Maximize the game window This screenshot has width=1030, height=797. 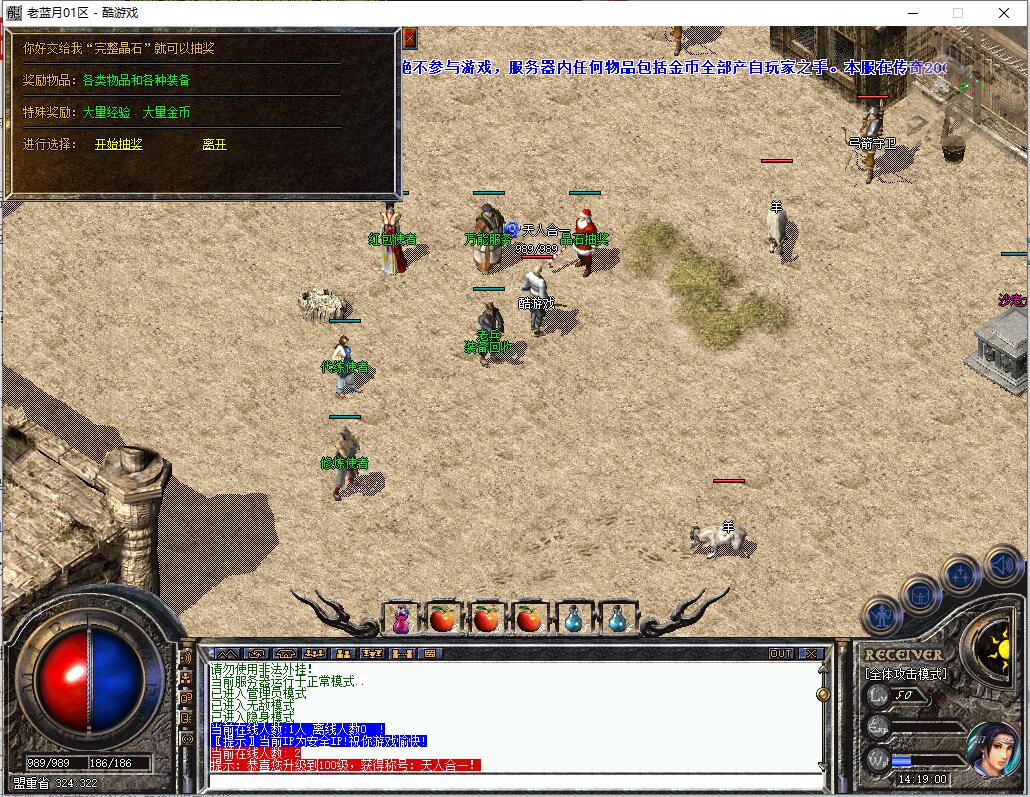957,13
